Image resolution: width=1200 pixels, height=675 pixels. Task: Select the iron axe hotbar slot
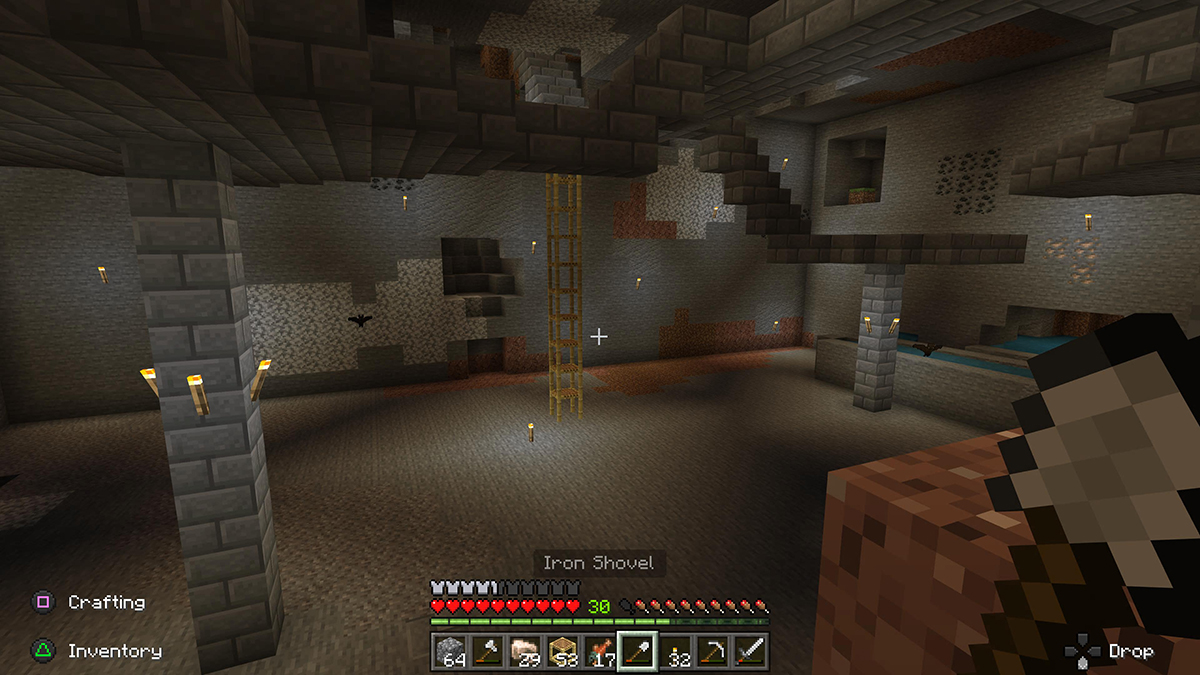coord(488,652)
